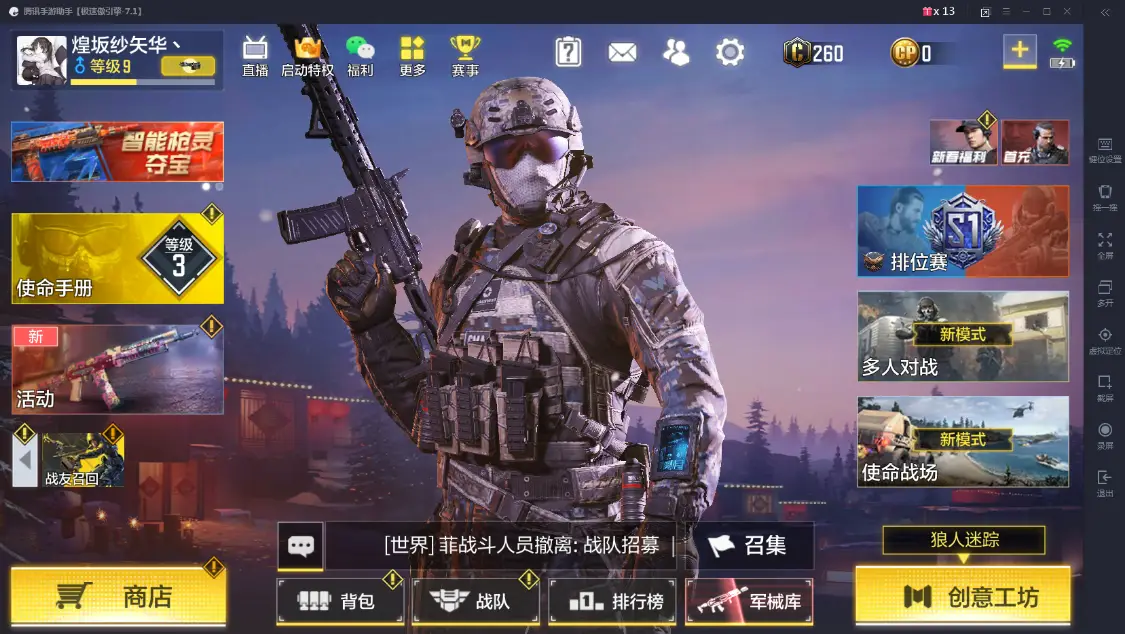1125x634 pixels.
Task: Open the settings gear icon
Action: coord(730,52)
